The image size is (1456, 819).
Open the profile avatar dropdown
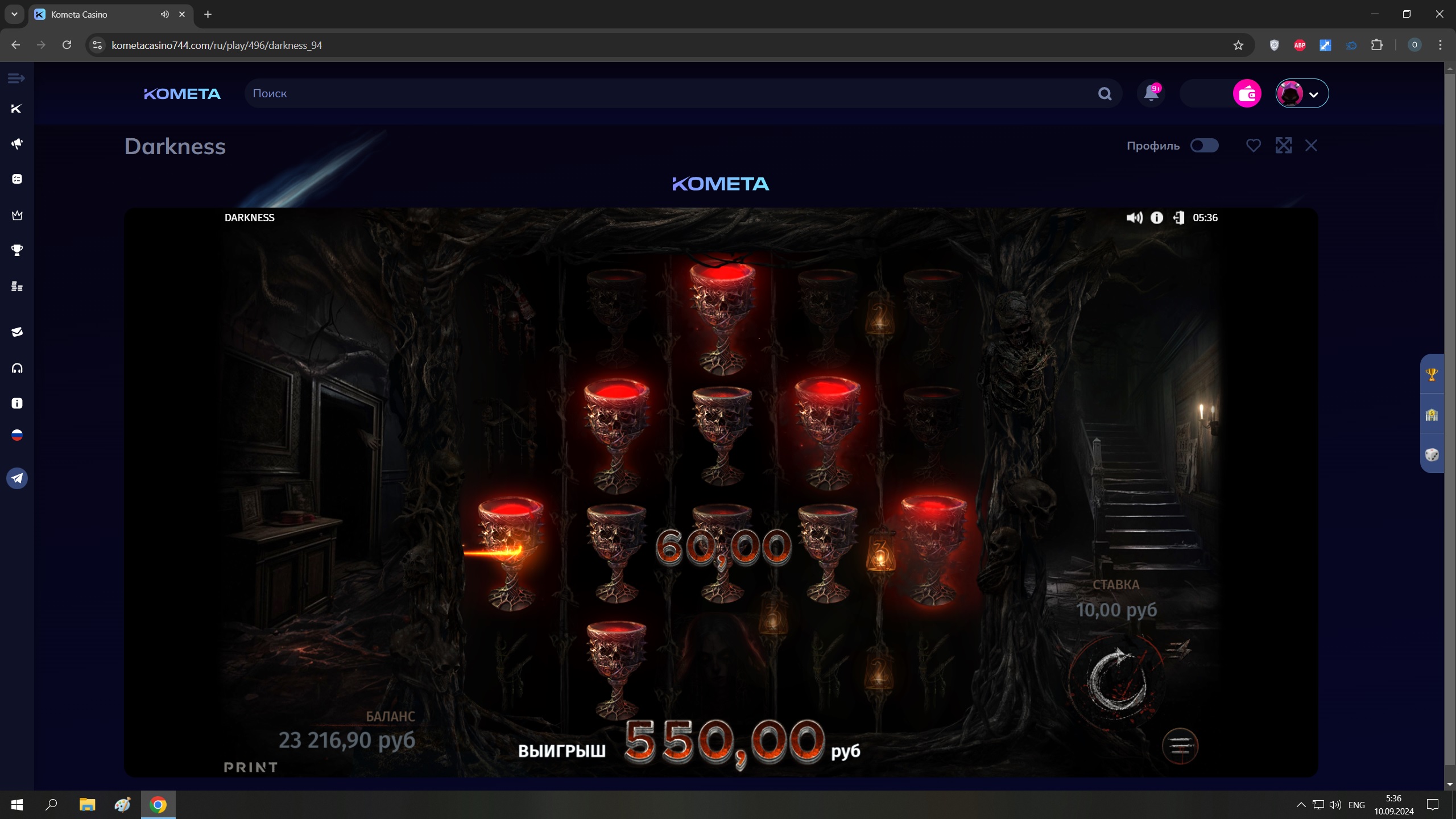[x=1302, y=93]
